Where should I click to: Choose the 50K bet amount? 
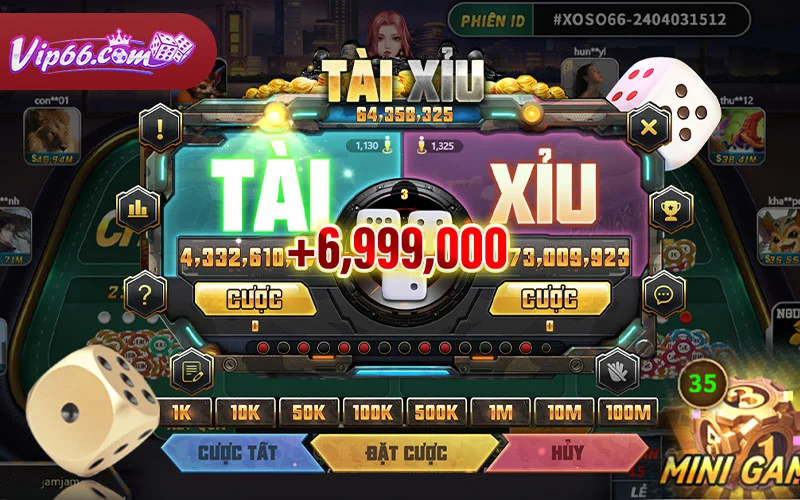(x=309, y=413)
